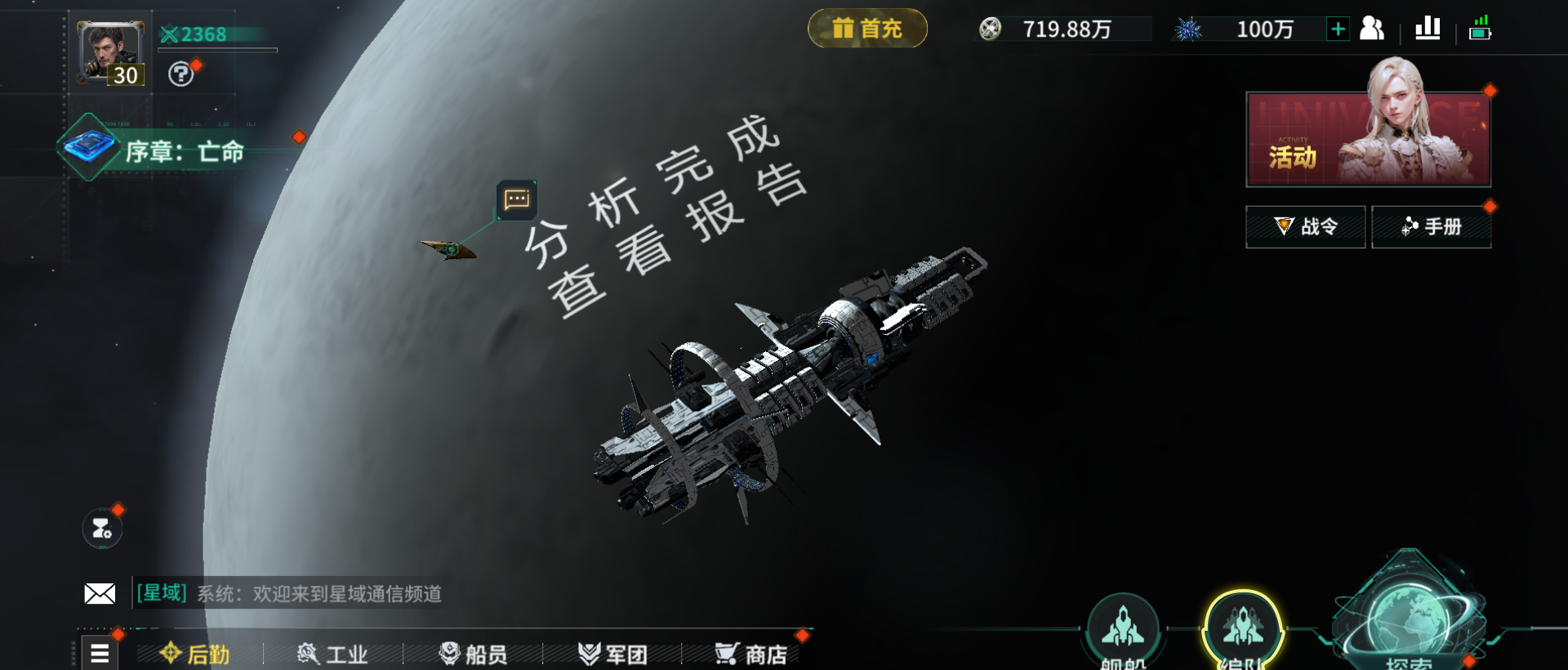Open the 手册 manual panel
Viewport: 1568px width, 670px height.
click(1431, 226)
